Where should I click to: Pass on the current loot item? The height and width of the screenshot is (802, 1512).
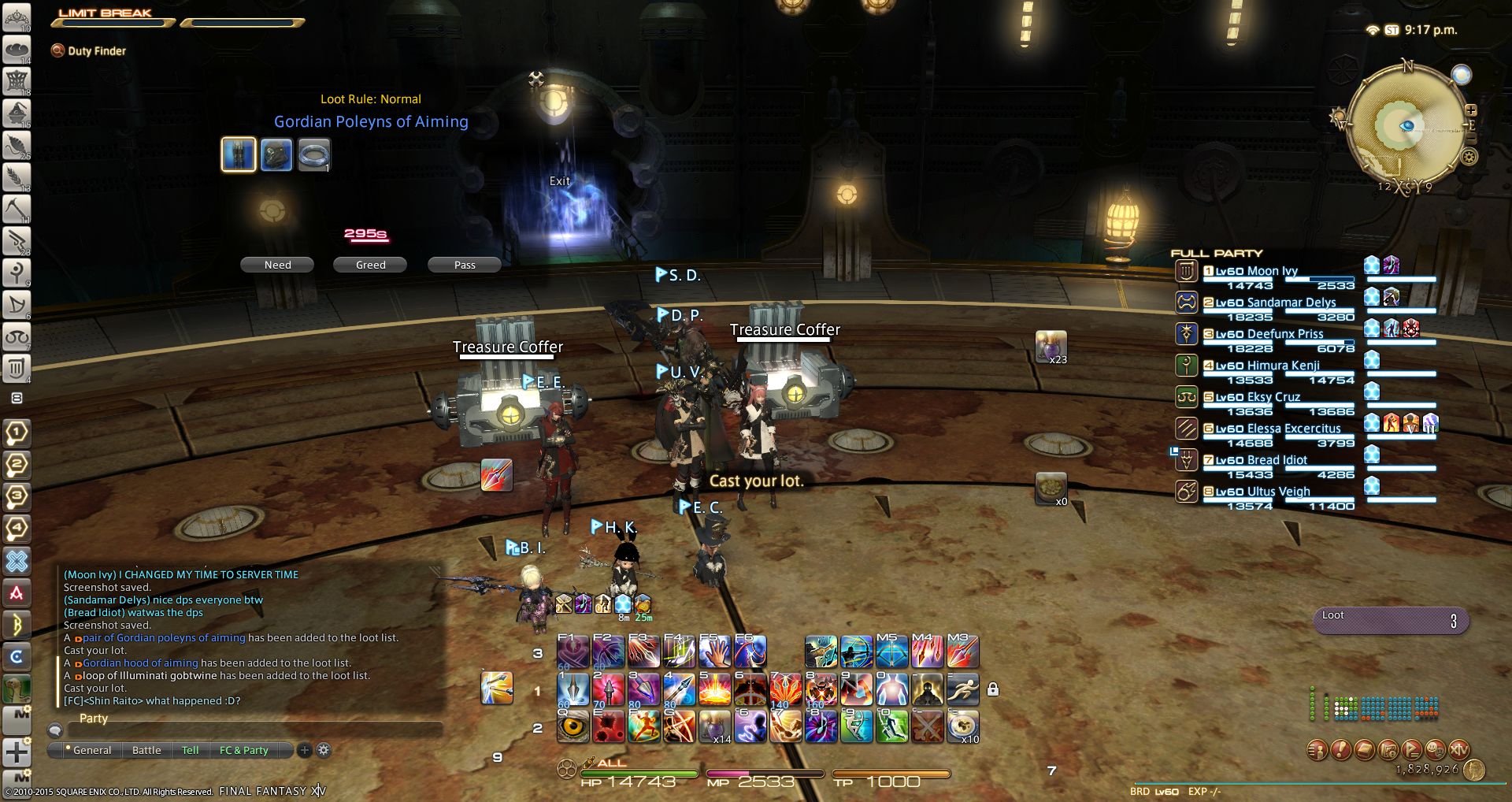tap(465, 265)
